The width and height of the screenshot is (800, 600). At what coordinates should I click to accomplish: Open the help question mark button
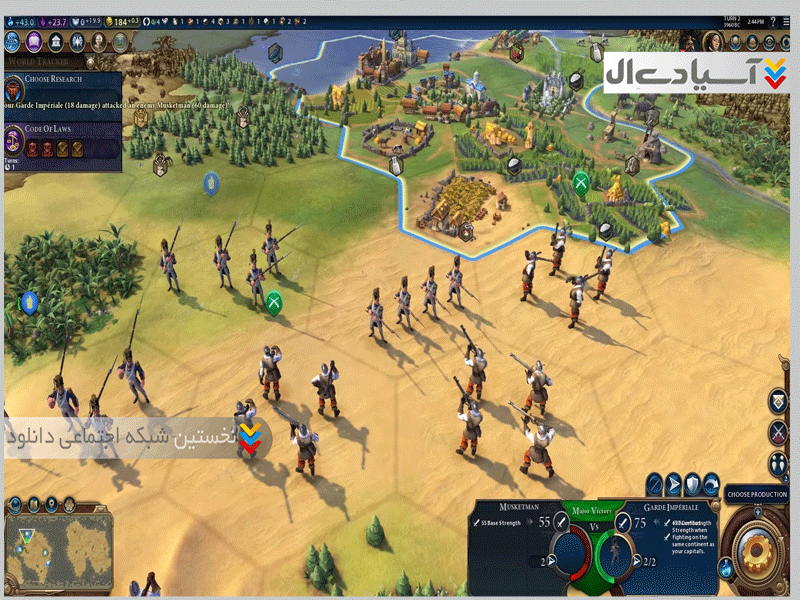coord(772,20)
